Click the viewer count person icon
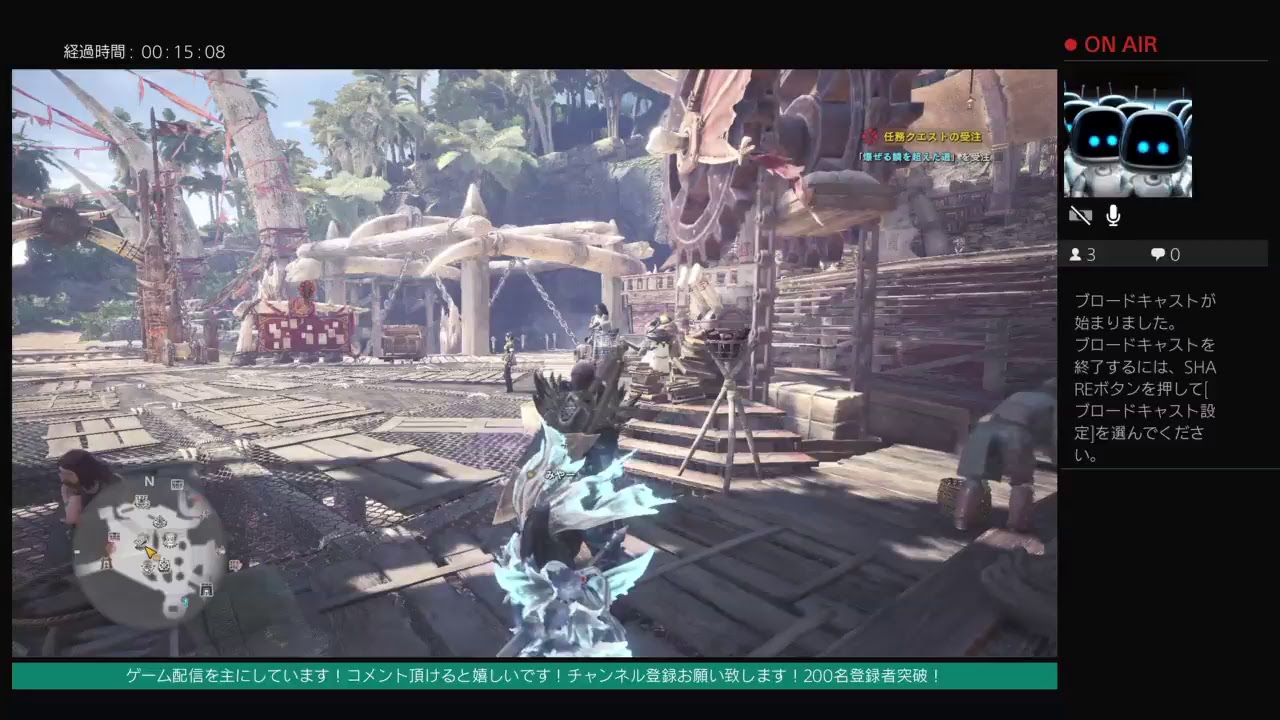The image size is (1280, 720). (x=1078, y=255)
